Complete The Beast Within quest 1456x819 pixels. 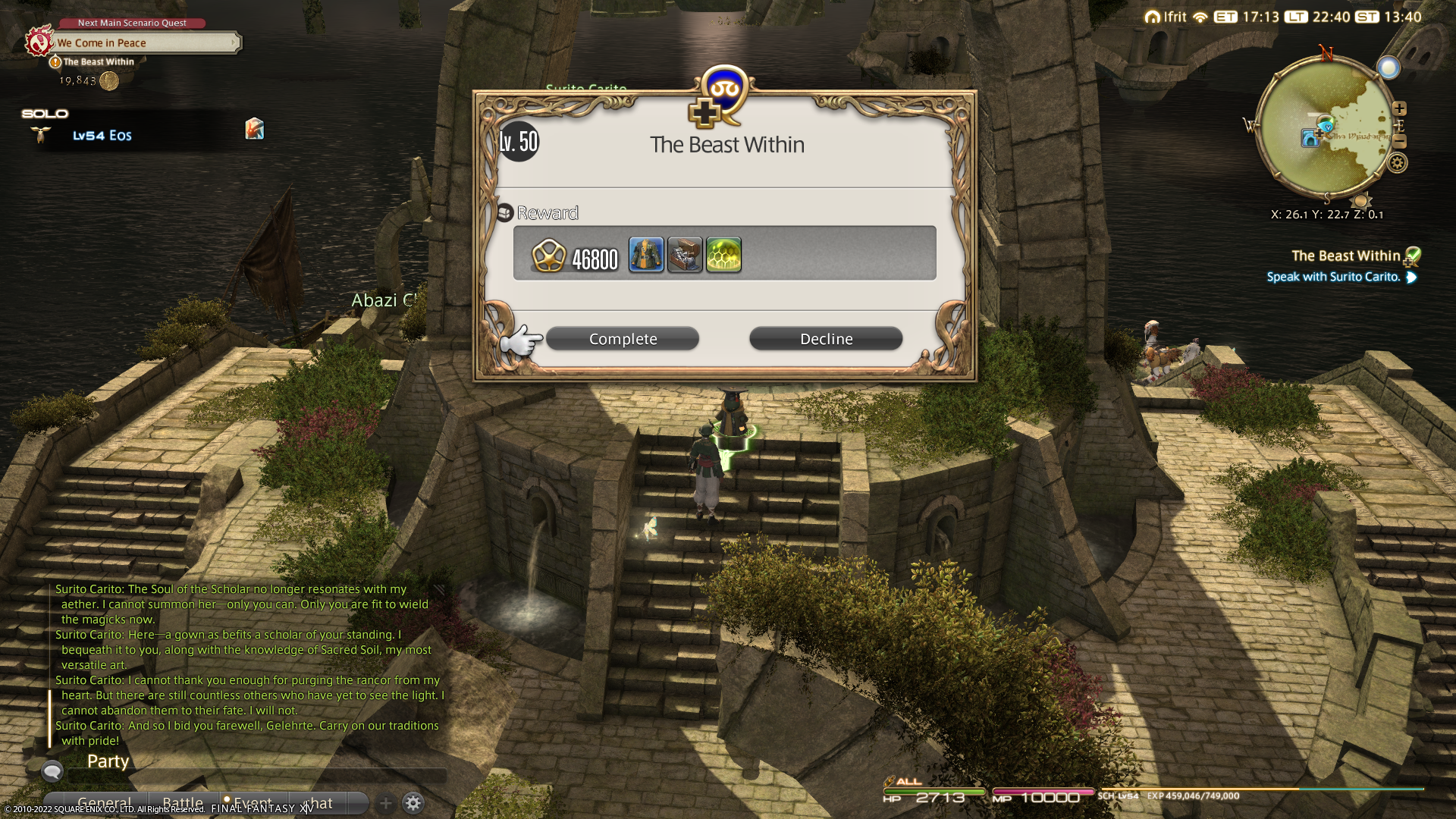click(623, 339)
